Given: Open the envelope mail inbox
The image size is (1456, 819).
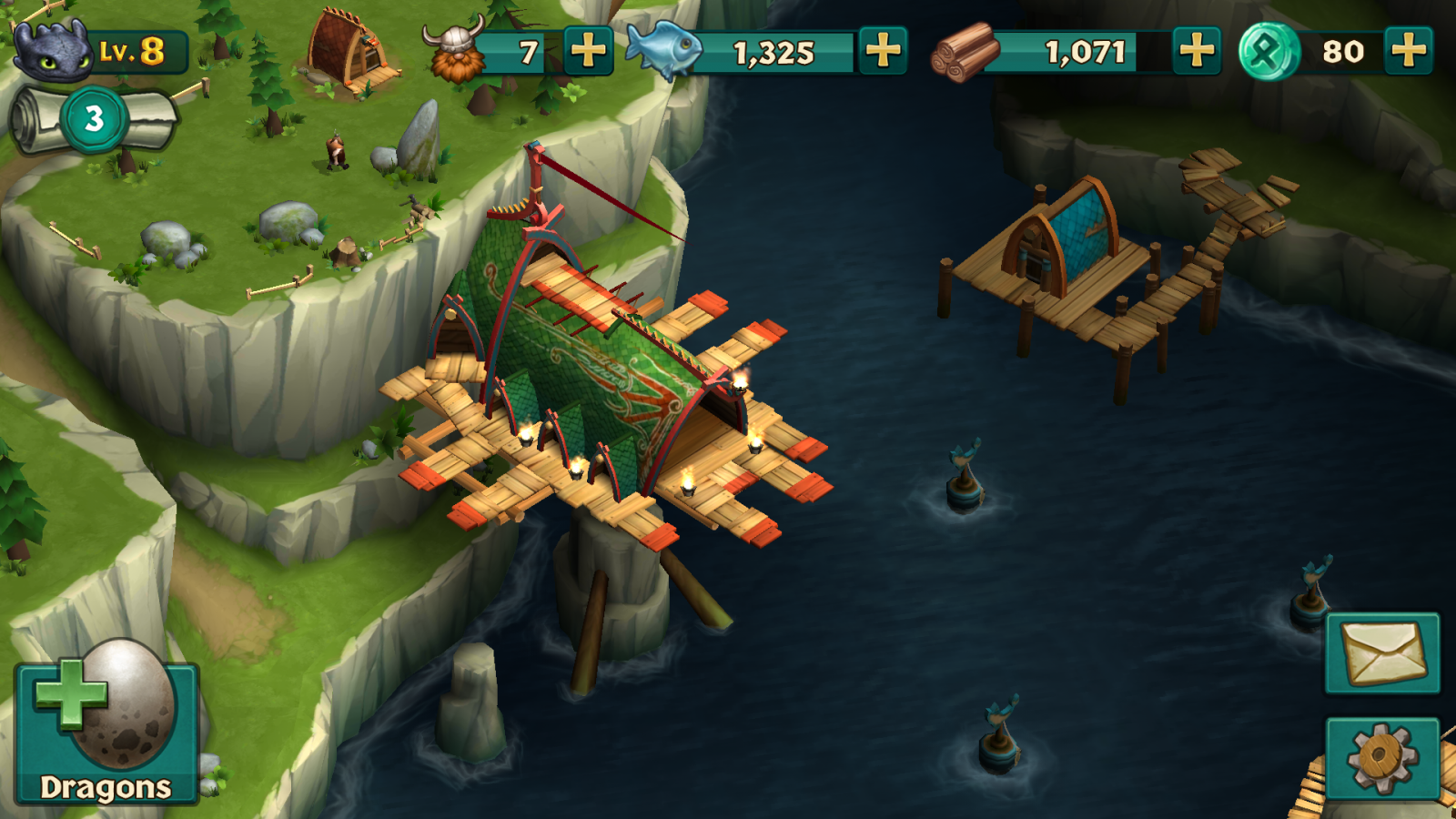Looking at the screenshot, I should (x=1381, y=652).
